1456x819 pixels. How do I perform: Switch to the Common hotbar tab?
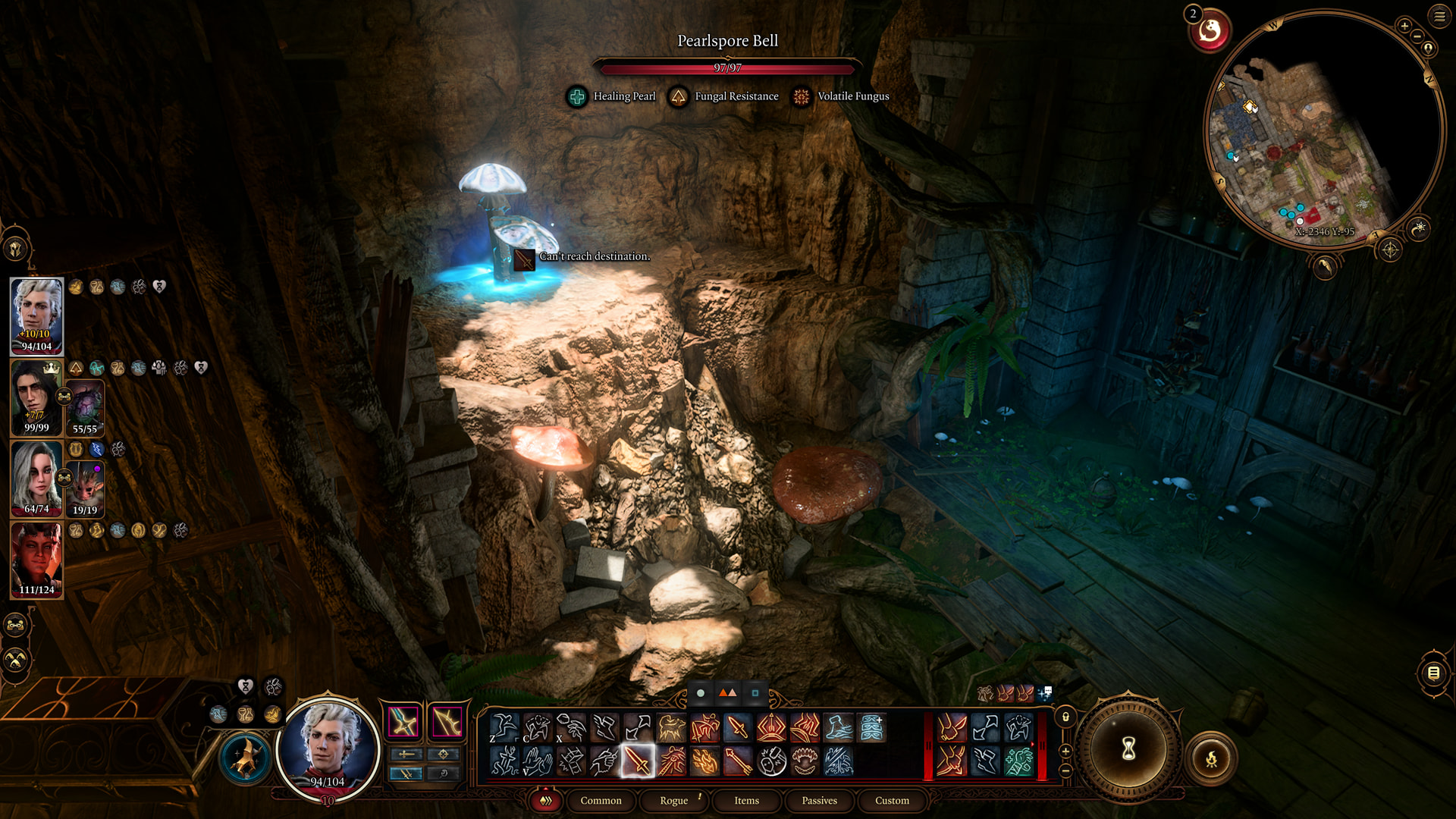pos(601,800)
